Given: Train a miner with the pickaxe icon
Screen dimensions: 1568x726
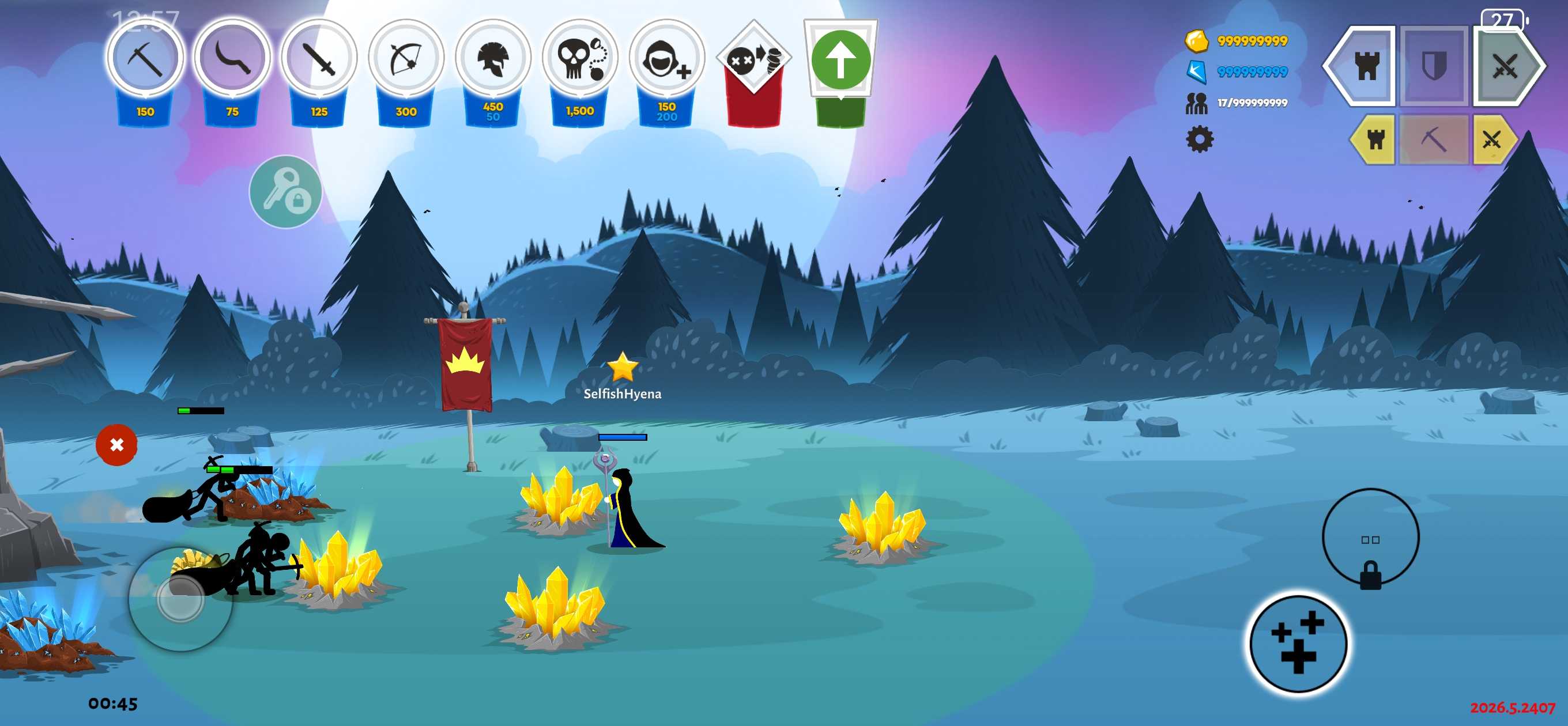Looking at the screenshot, I should point(145,59).
